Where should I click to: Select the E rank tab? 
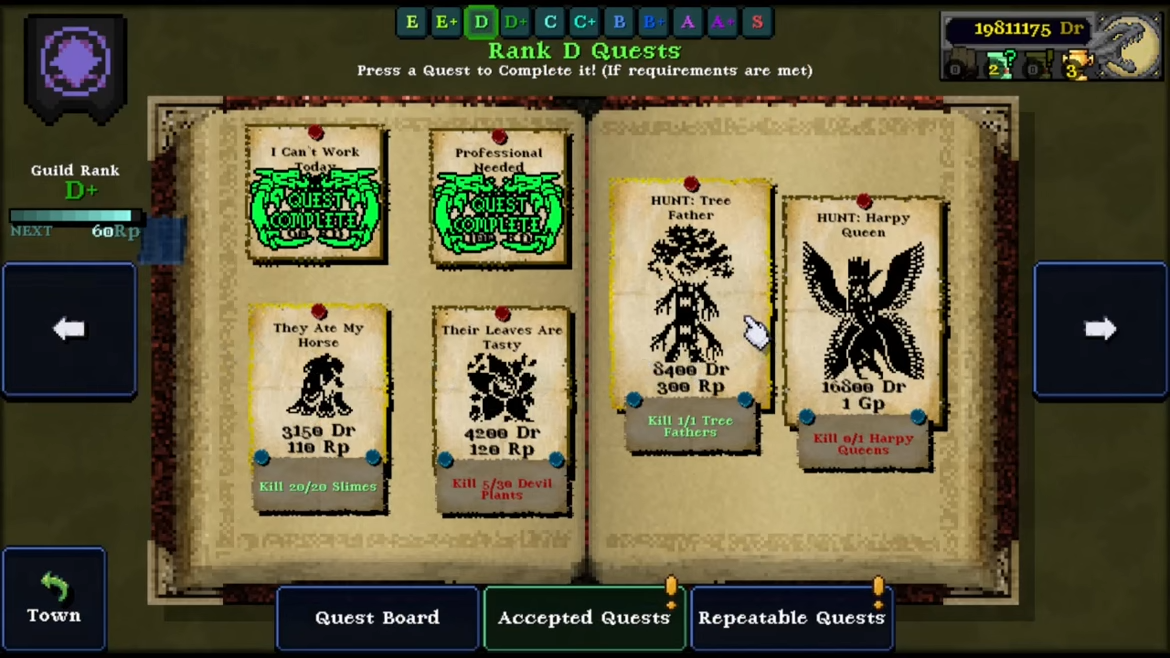(x=412, y=22)
